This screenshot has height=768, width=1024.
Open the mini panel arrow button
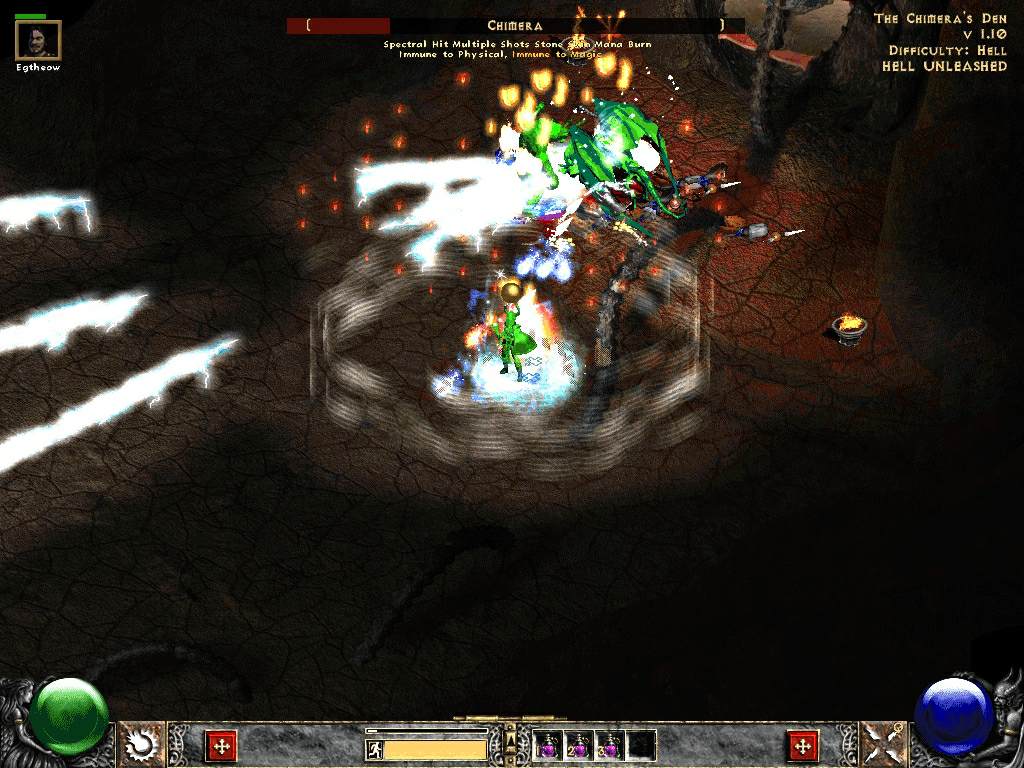(510, 741)
